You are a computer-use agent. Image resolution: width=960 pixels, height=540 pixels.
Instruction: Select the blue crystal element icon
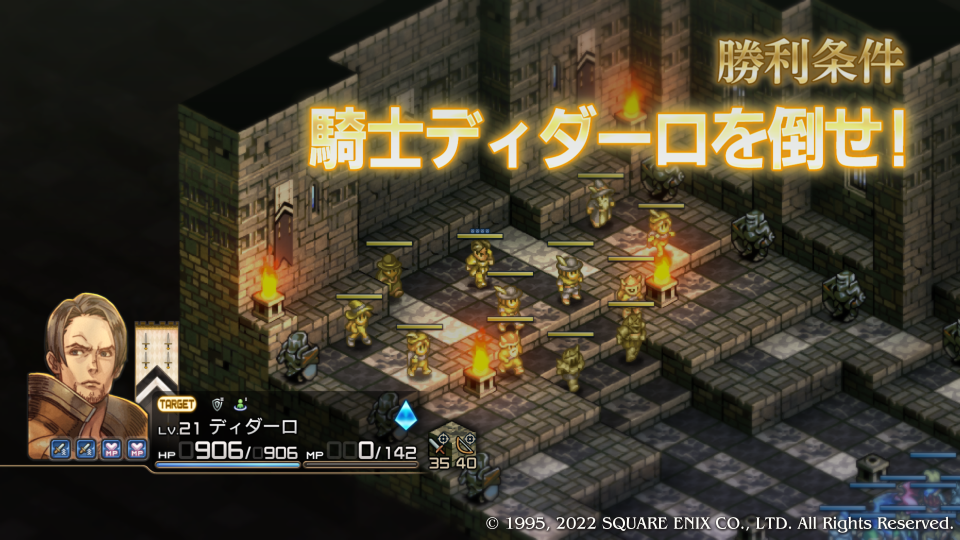pos(406,416)
